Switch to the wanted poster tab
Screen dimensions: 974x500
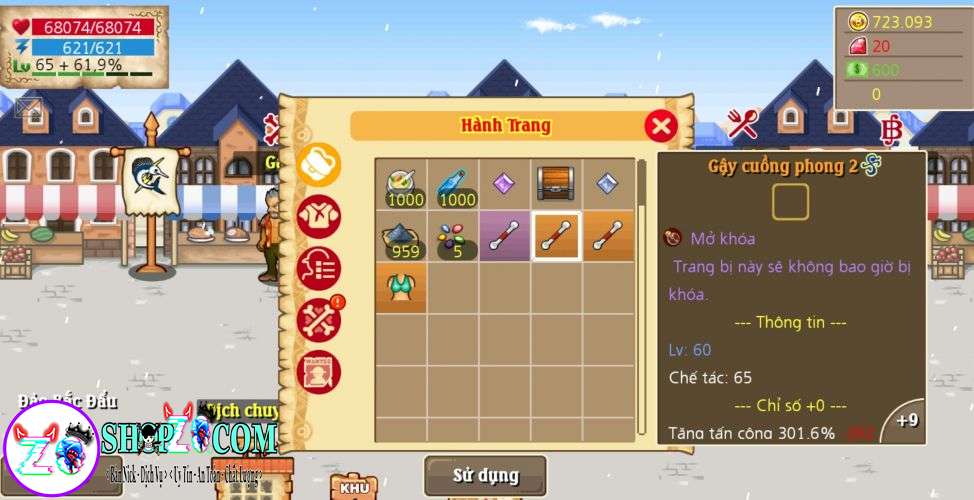tap(319, 372)
